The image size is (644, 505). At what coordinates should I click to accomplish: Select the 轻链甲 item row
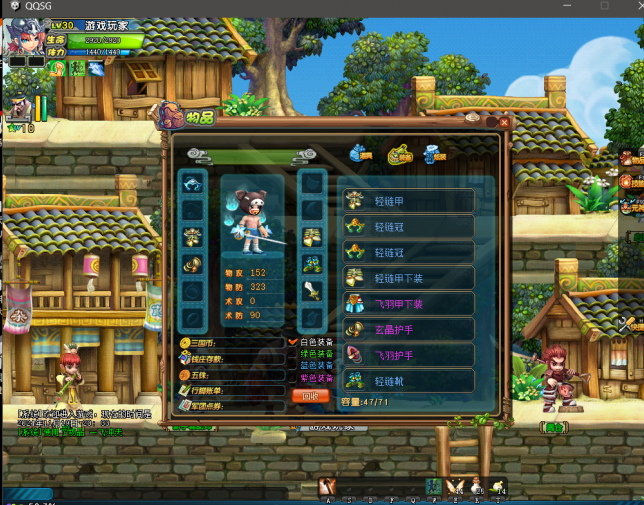click(407, 201)
